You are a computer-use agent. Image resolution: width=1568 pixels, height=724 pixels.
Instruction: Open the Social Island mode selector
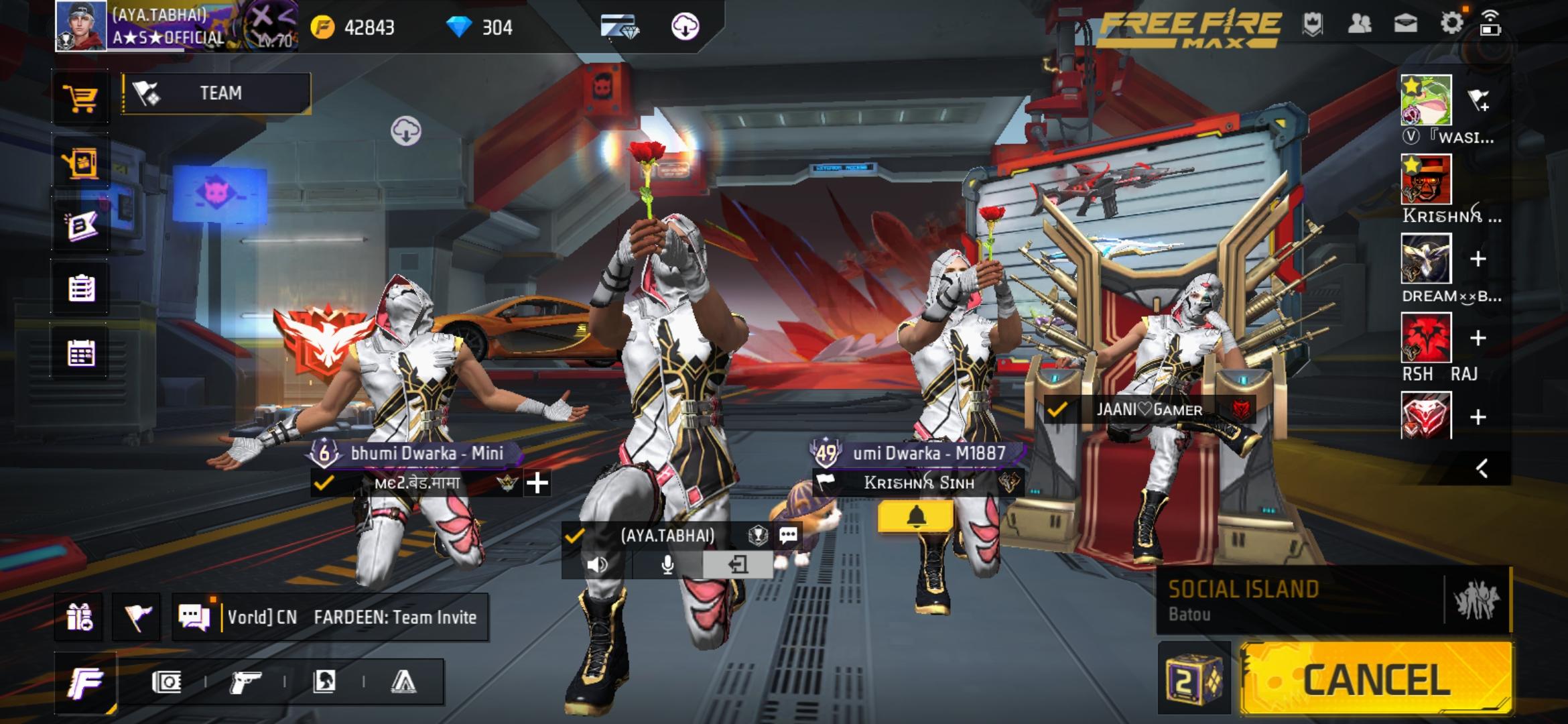tap(1299, 600)
